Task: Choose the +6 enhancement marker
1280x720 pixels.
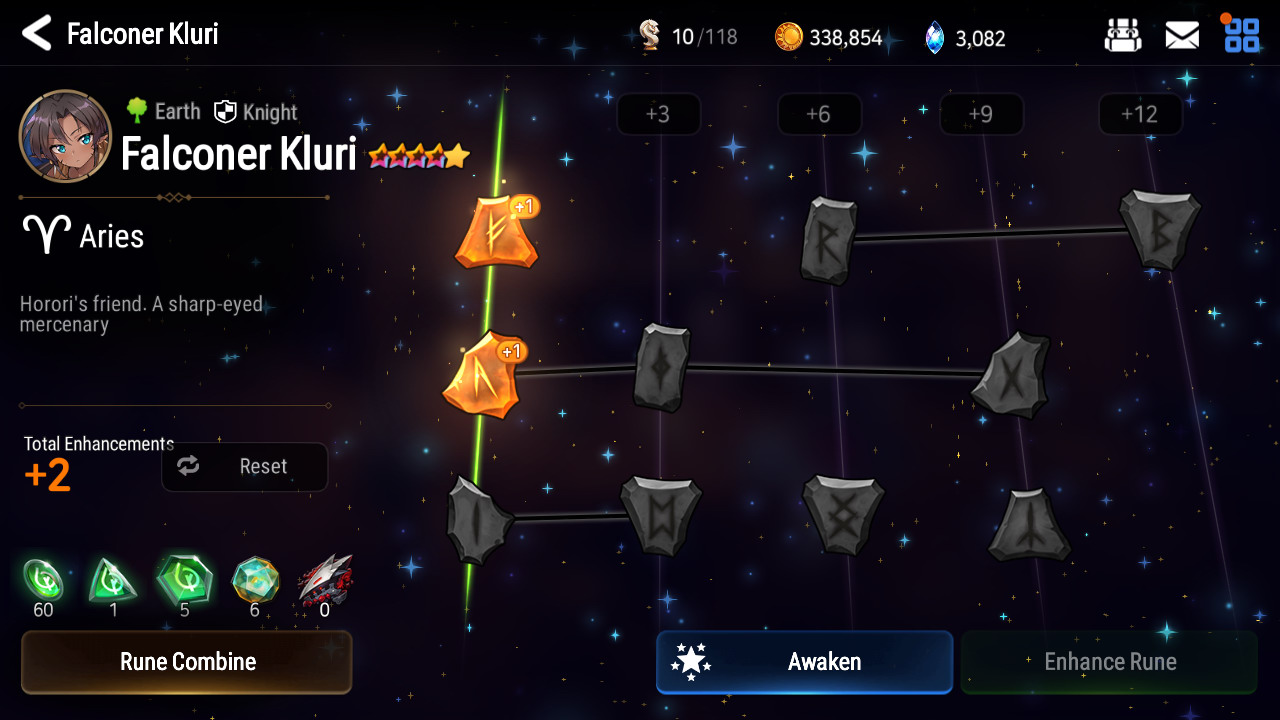Action: 819,115
